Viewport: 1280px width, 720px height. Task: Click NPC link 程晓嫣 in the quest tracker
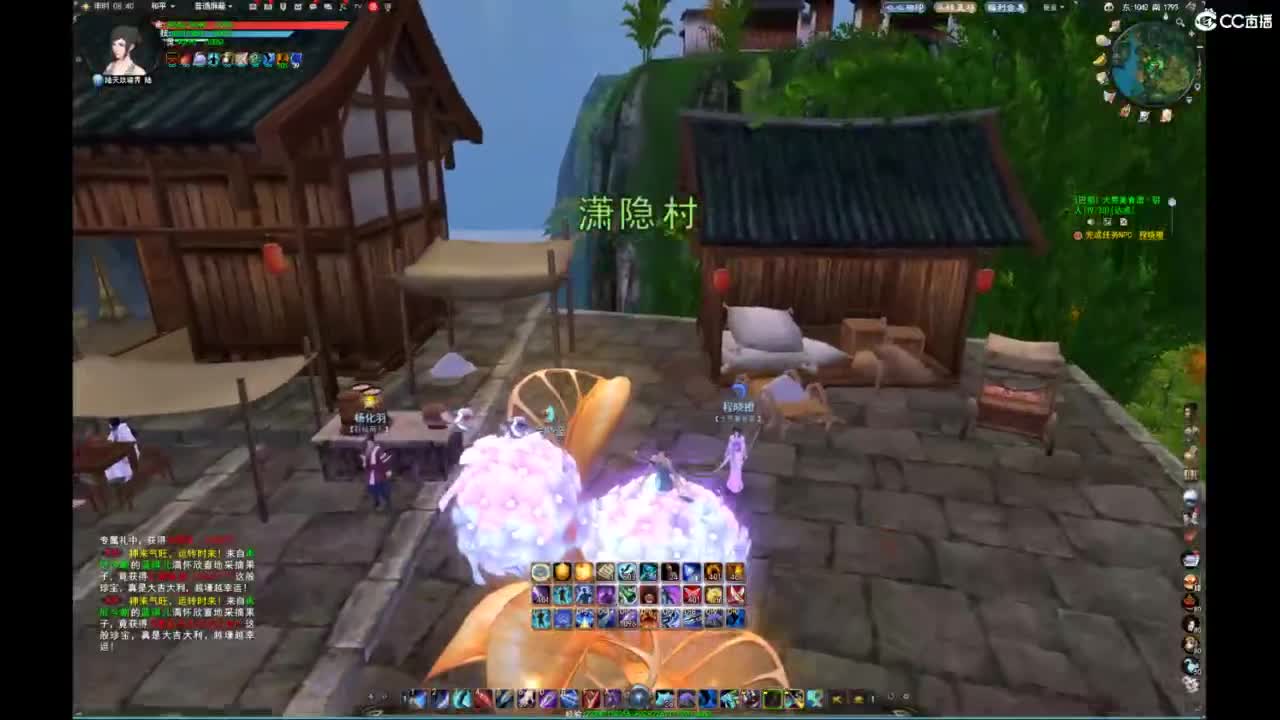click(x=1152, y=235)
